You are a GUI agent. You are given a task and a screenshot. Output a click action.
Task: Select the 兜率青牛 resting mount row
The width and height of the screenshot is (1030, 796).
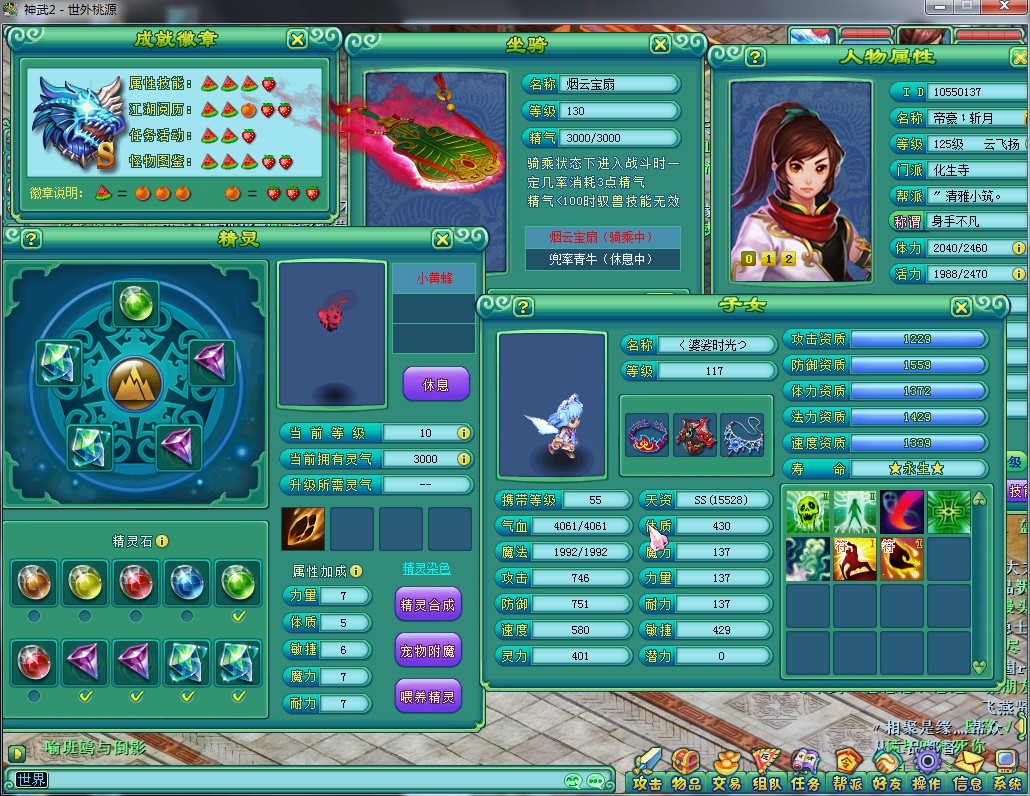pyautogui.click(x=602, y=259)
